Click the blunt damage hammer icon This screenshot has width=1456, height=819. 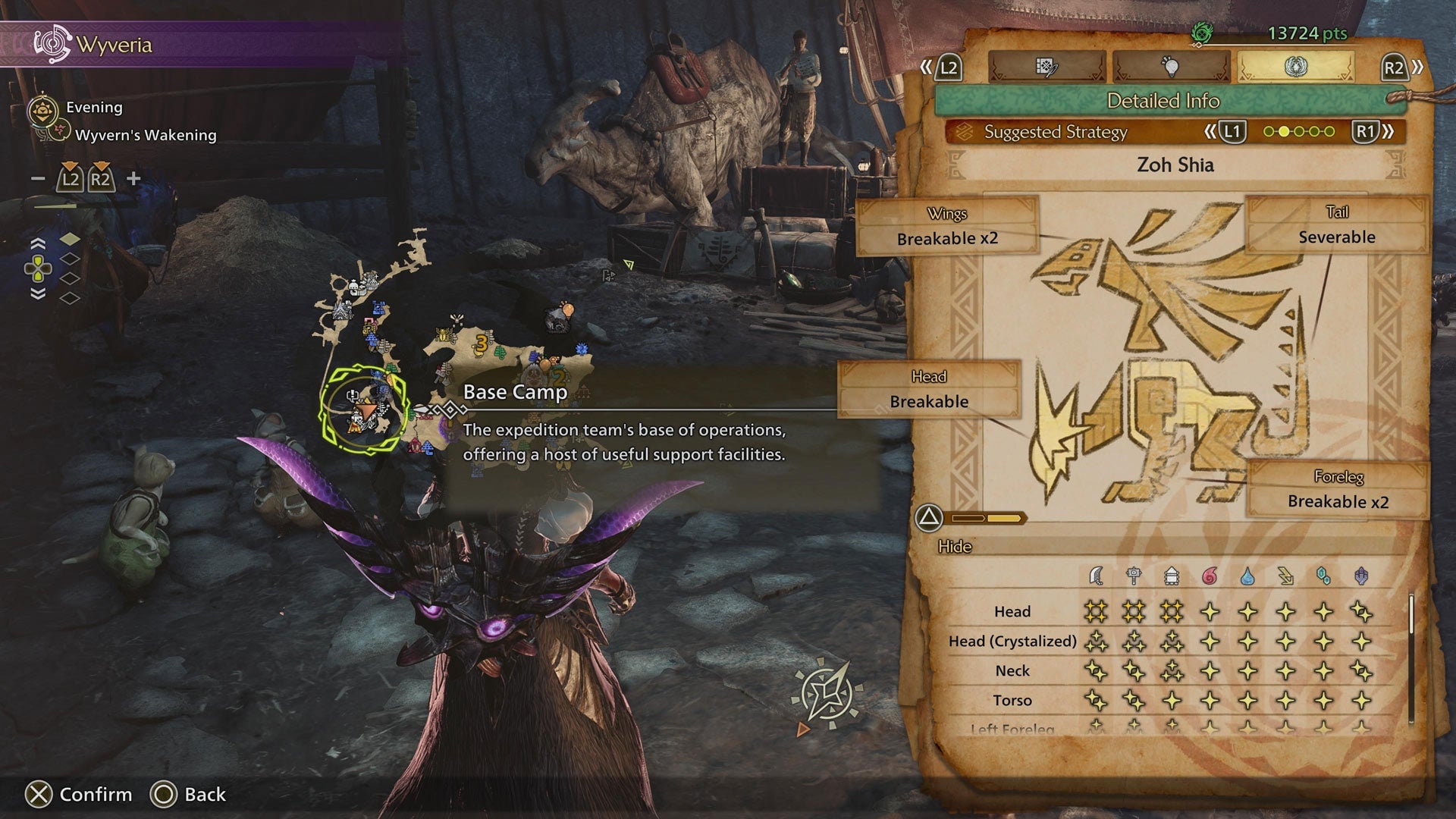tap(1133, 575)
